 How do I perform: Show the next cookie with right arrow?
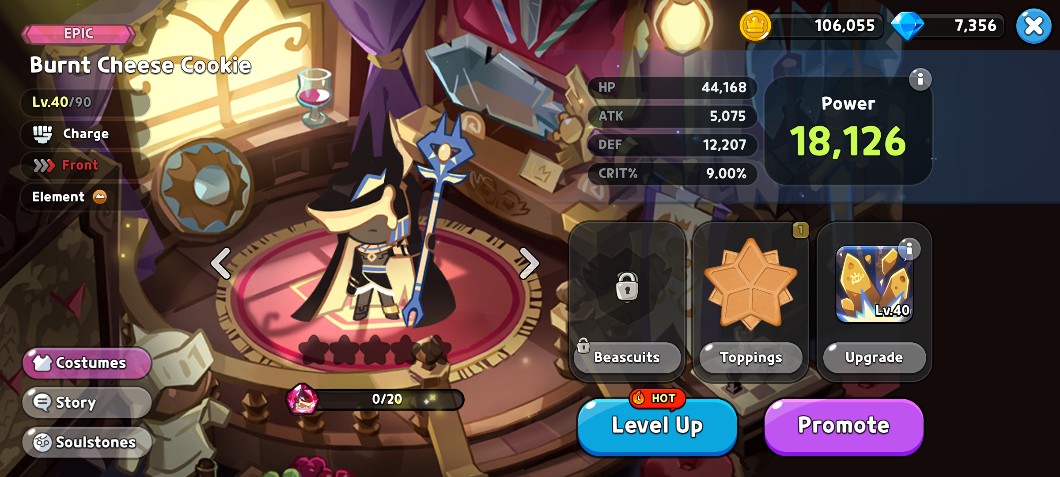(529, 264)
